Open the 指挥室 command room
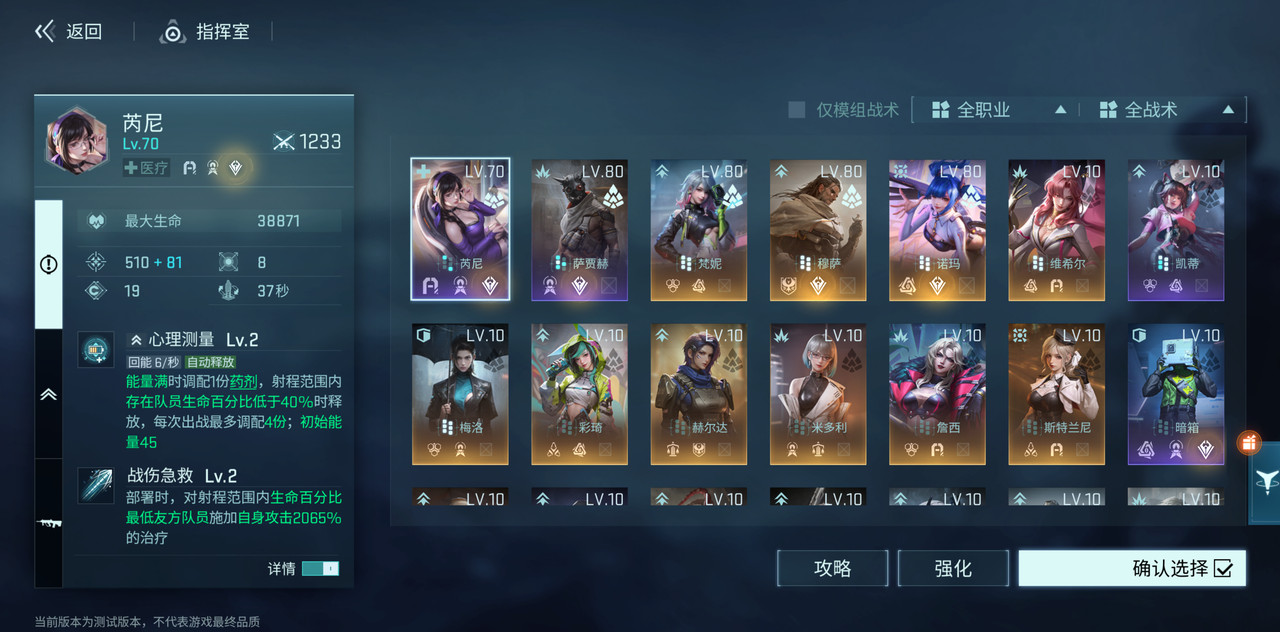1280x632 pixels. tap(205, 32)
